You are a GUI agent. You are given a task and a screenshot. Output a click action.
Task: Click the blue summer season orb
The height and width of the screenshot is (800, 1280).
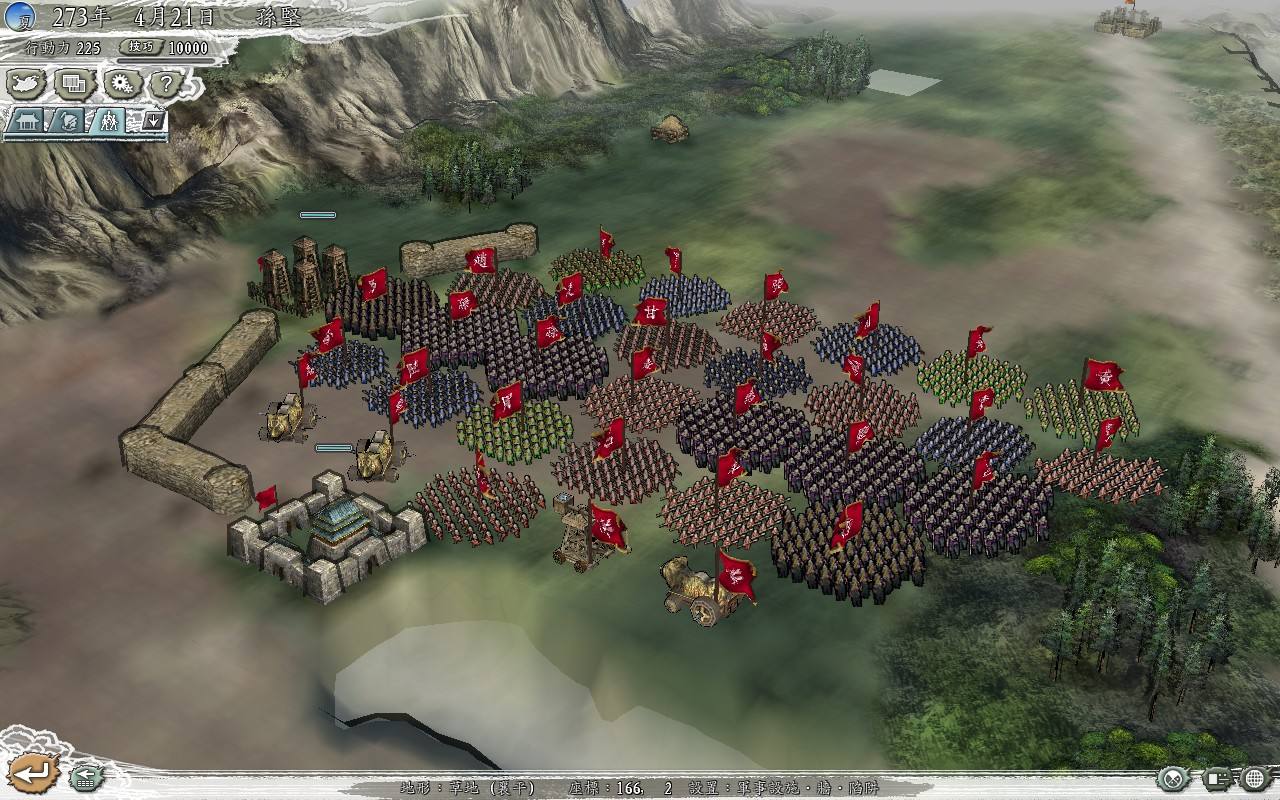click(19, 17)
